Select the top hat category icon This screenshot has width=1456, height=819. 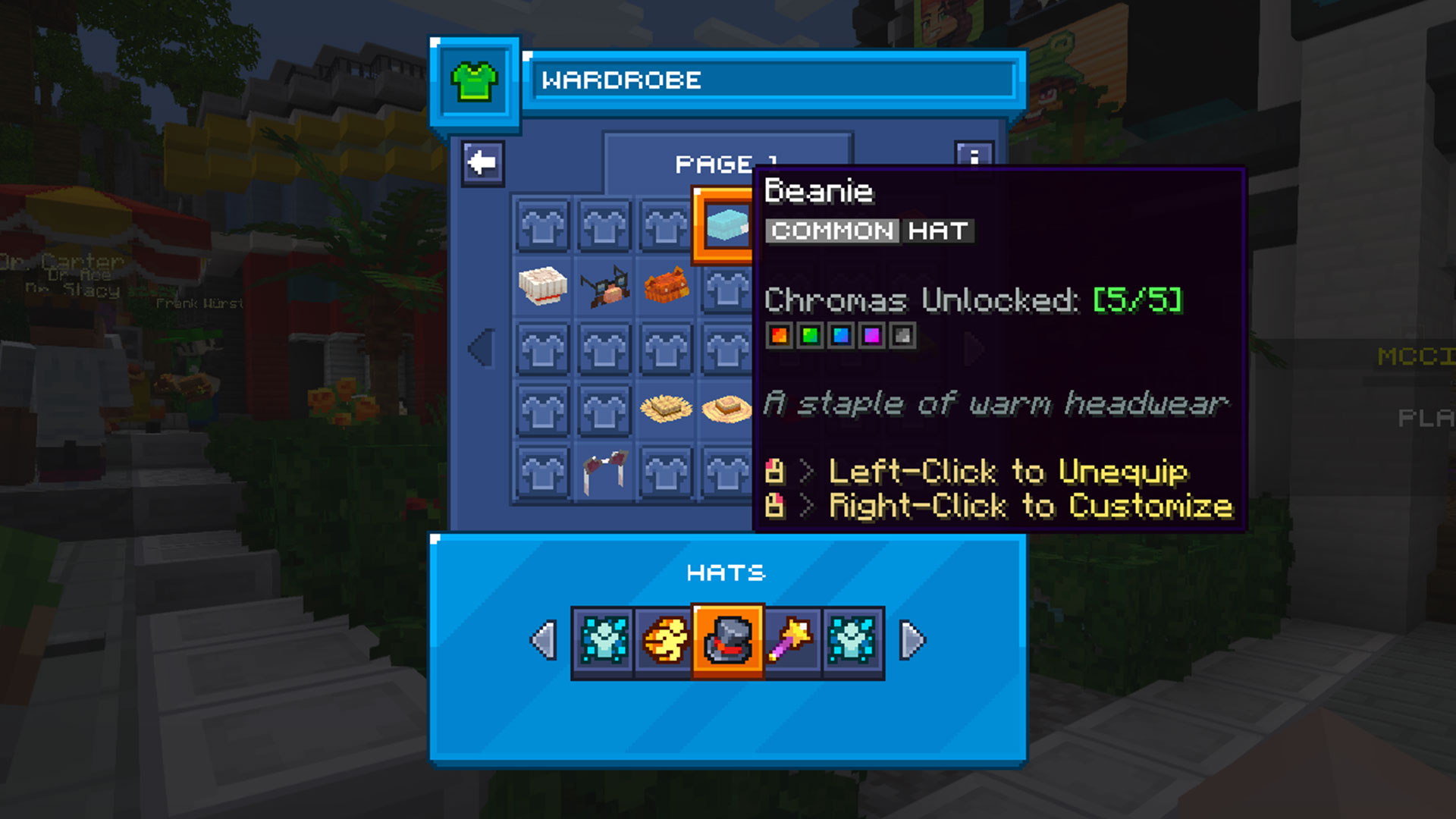tap(727, 642)
